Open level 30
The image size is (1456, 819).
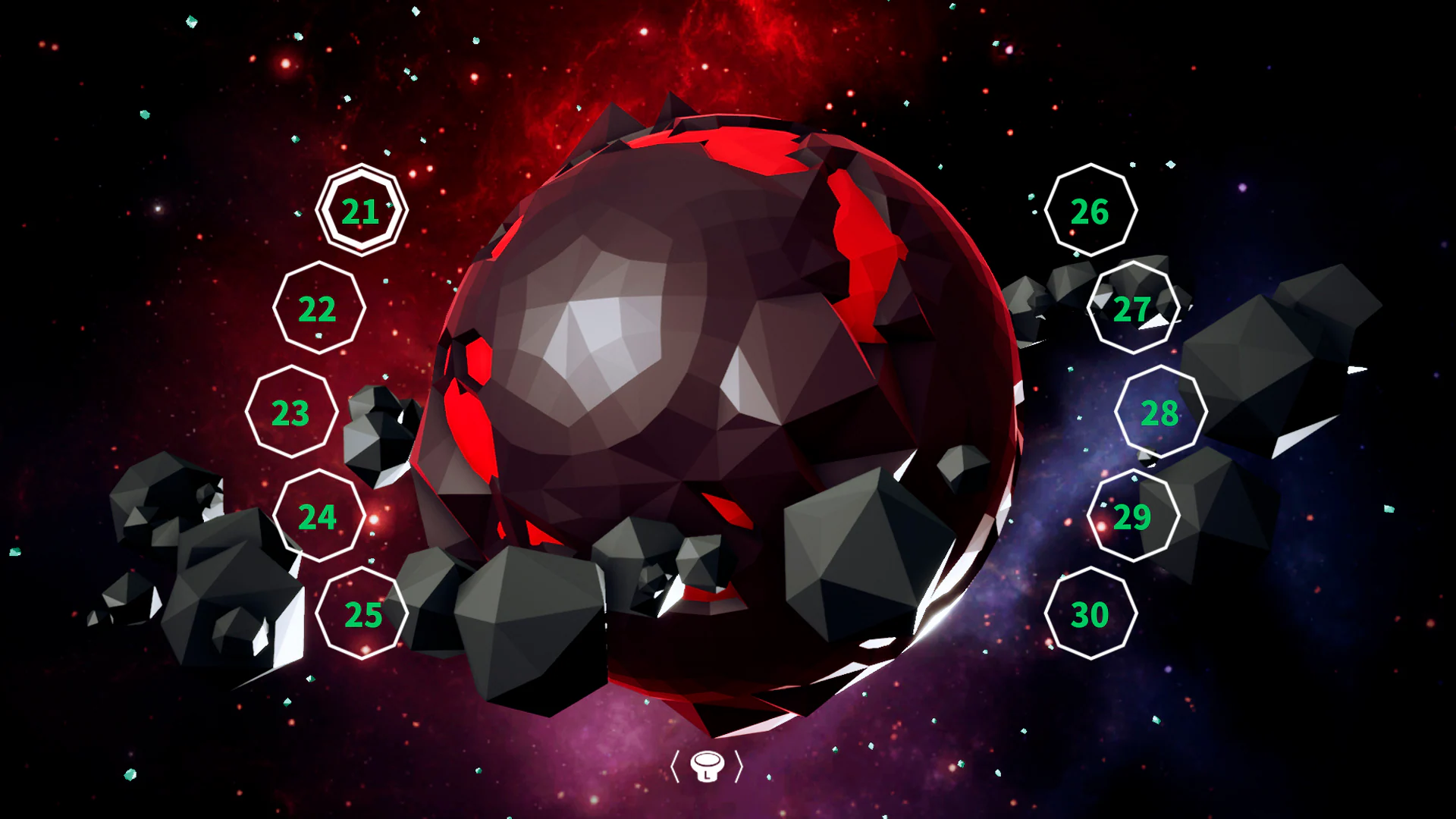pyautogui.click(x=1090, y=614)
